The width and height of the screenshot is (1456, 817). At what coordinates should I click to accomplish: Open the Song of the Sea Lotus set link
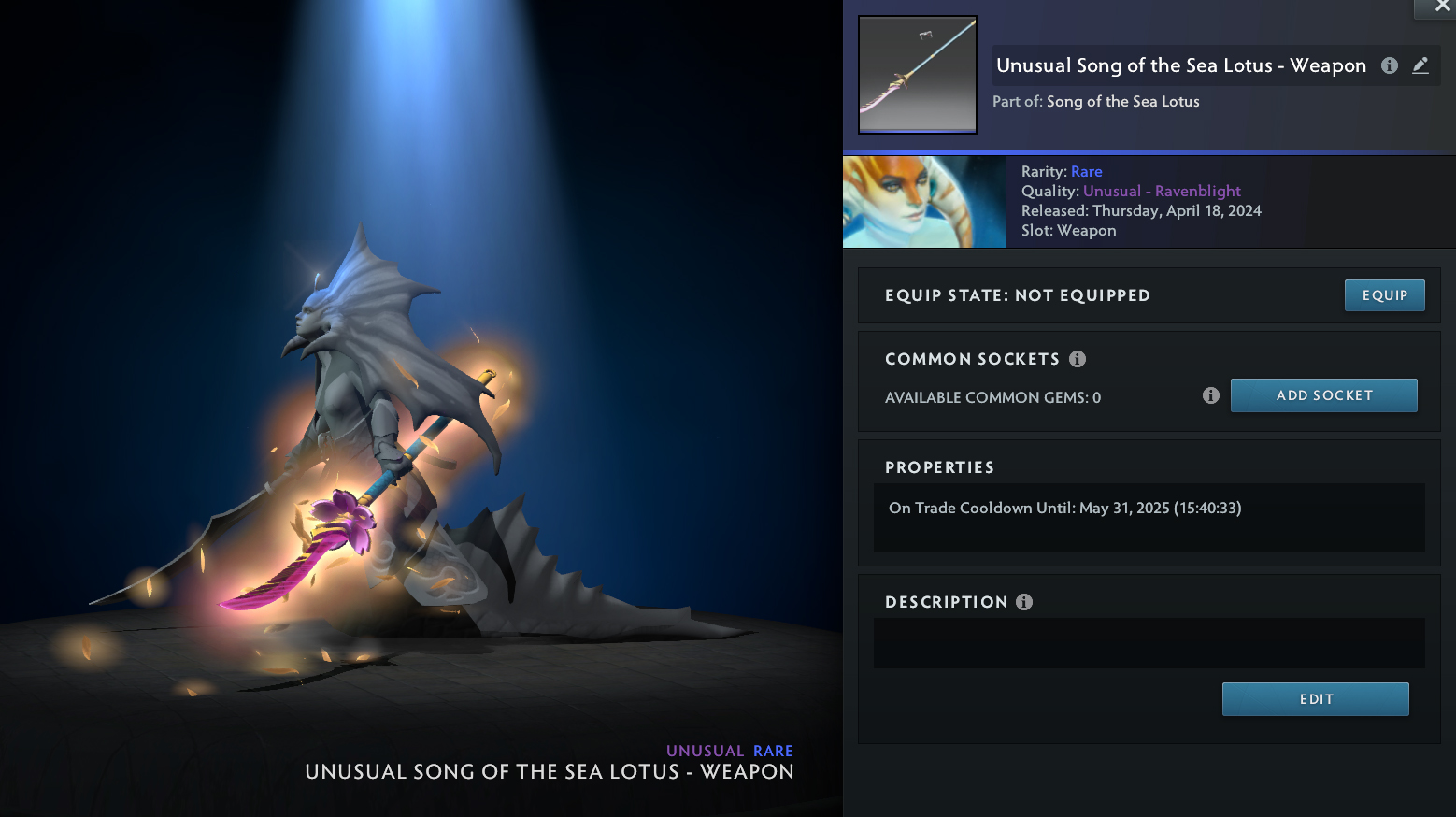(1122, 101)
